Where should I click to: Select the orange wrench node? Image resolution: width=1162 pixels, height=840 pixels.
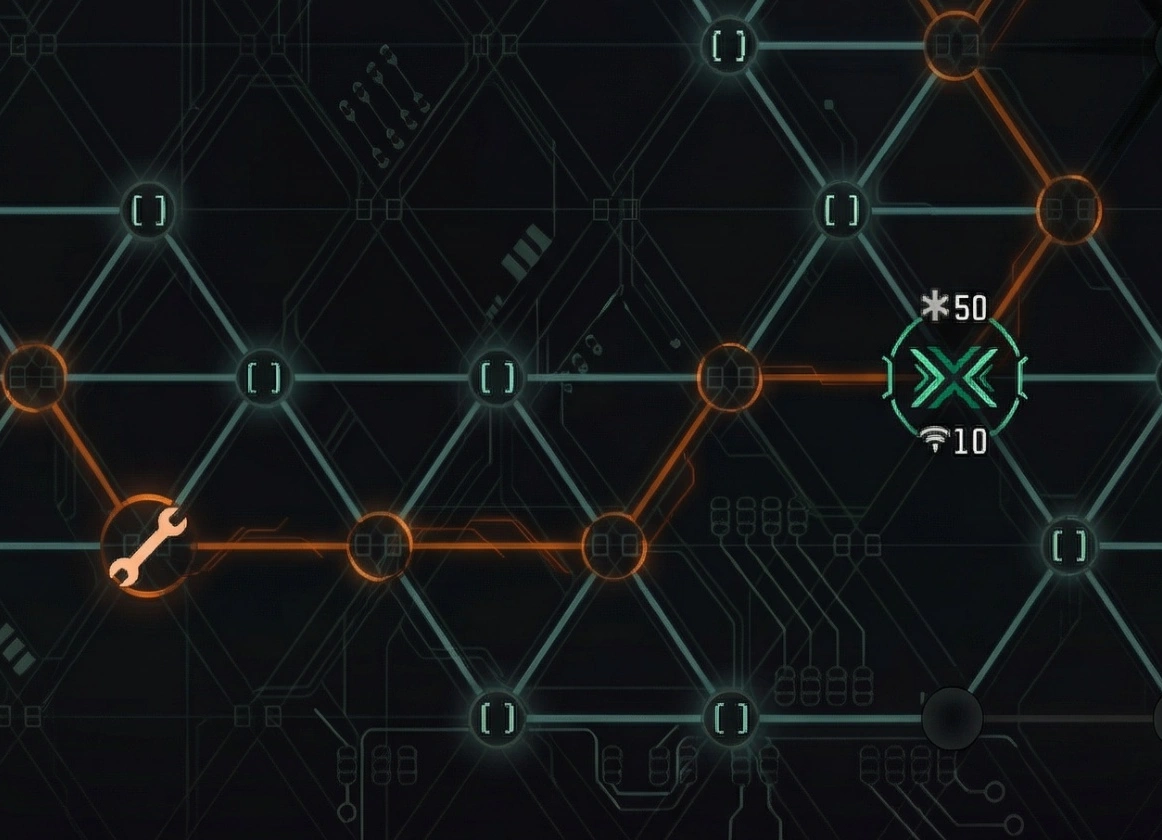[147, 546]
